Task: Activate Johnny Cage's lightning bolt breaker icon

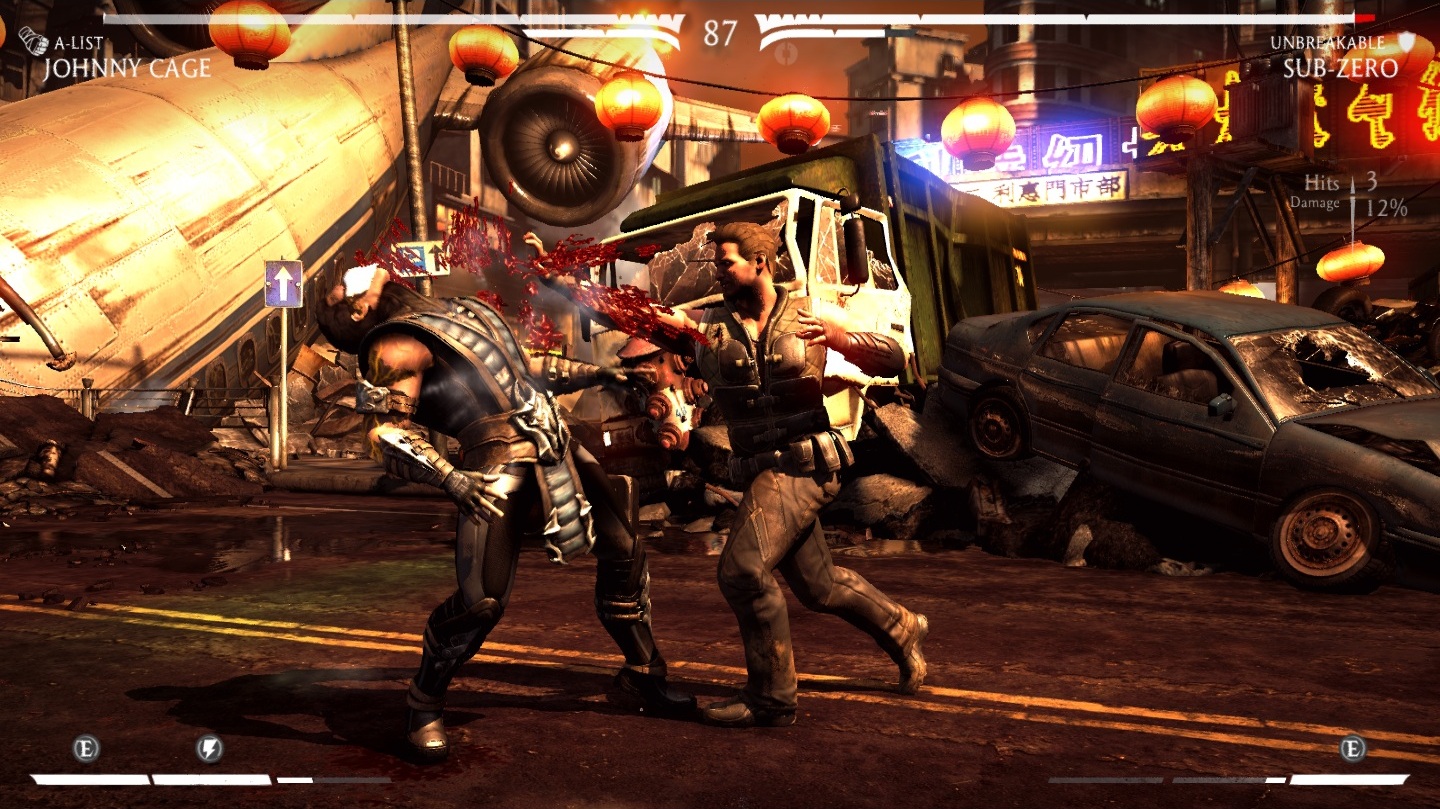Action: [209, 748]
